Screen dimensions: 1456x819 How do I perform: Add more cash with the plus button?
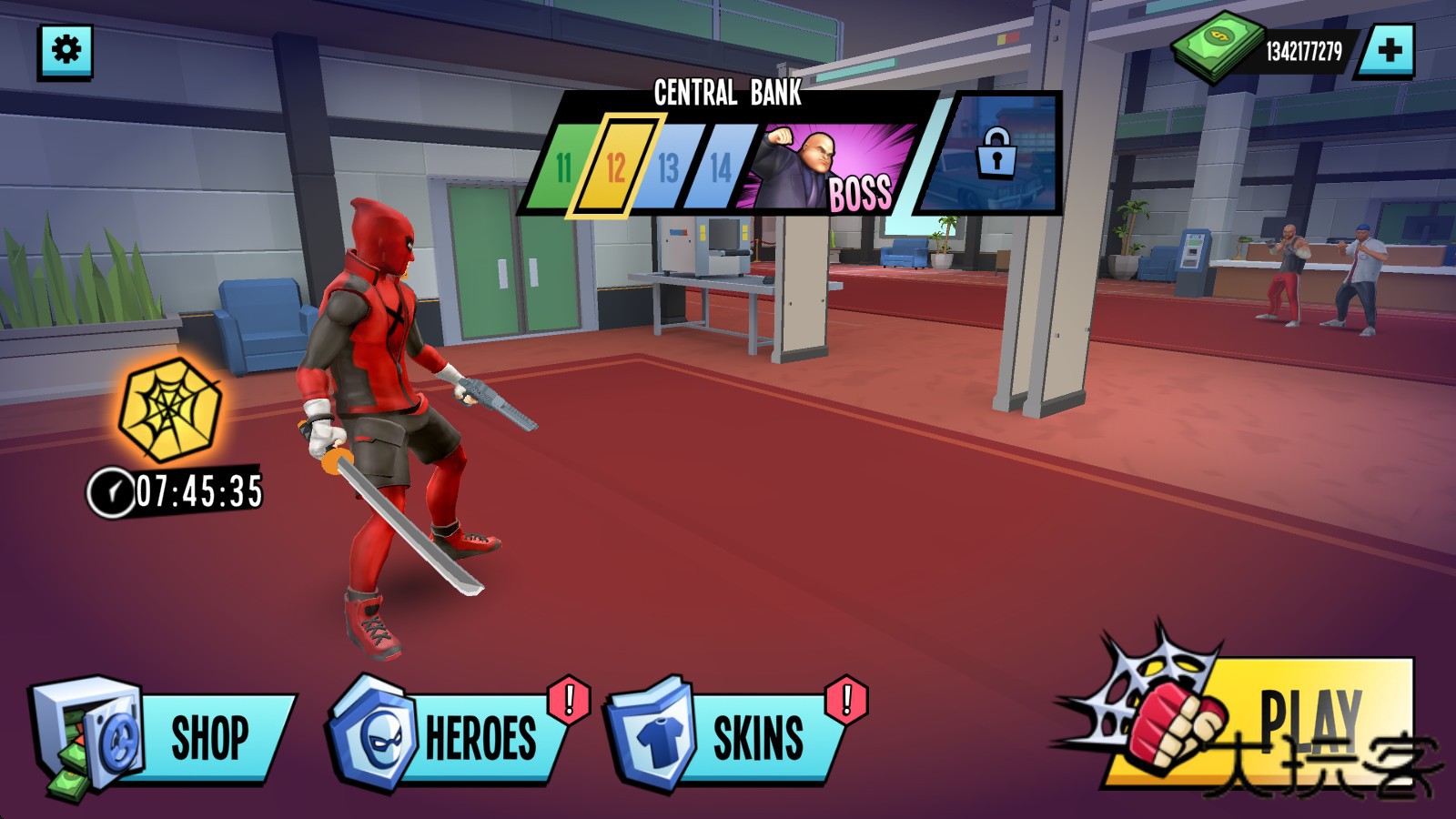pos(1389,50)
